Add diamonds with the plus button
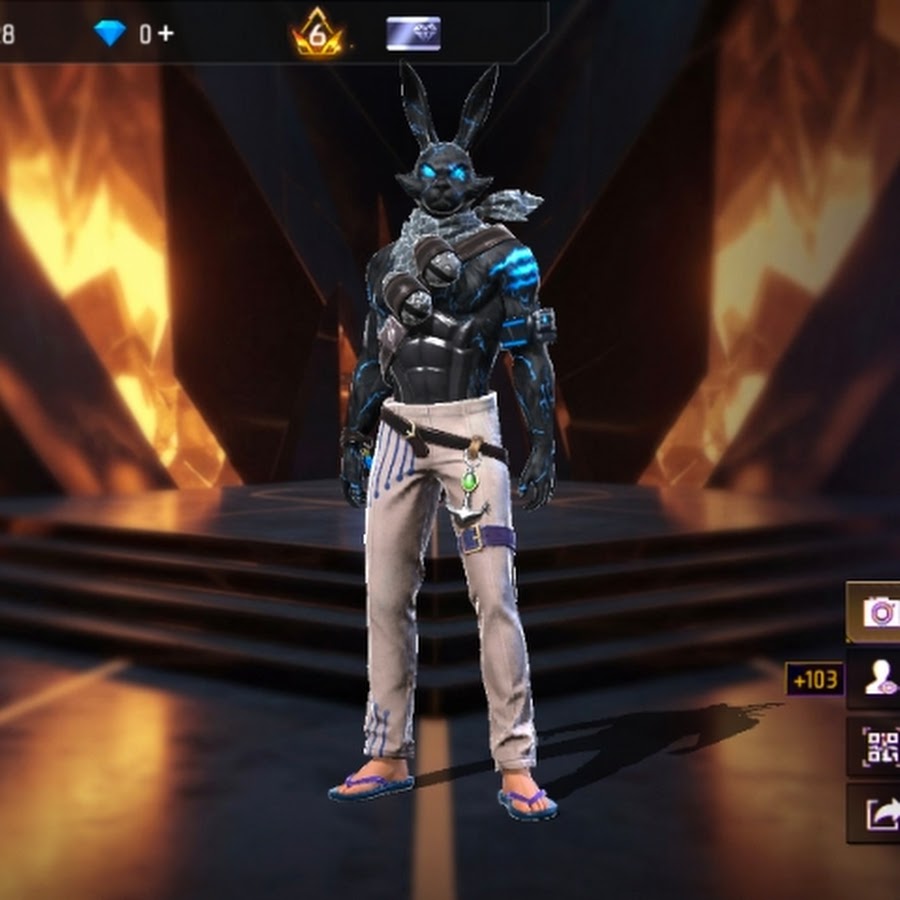Image resolution: width=900 pixels, height=900 pixels. point(165,33)
